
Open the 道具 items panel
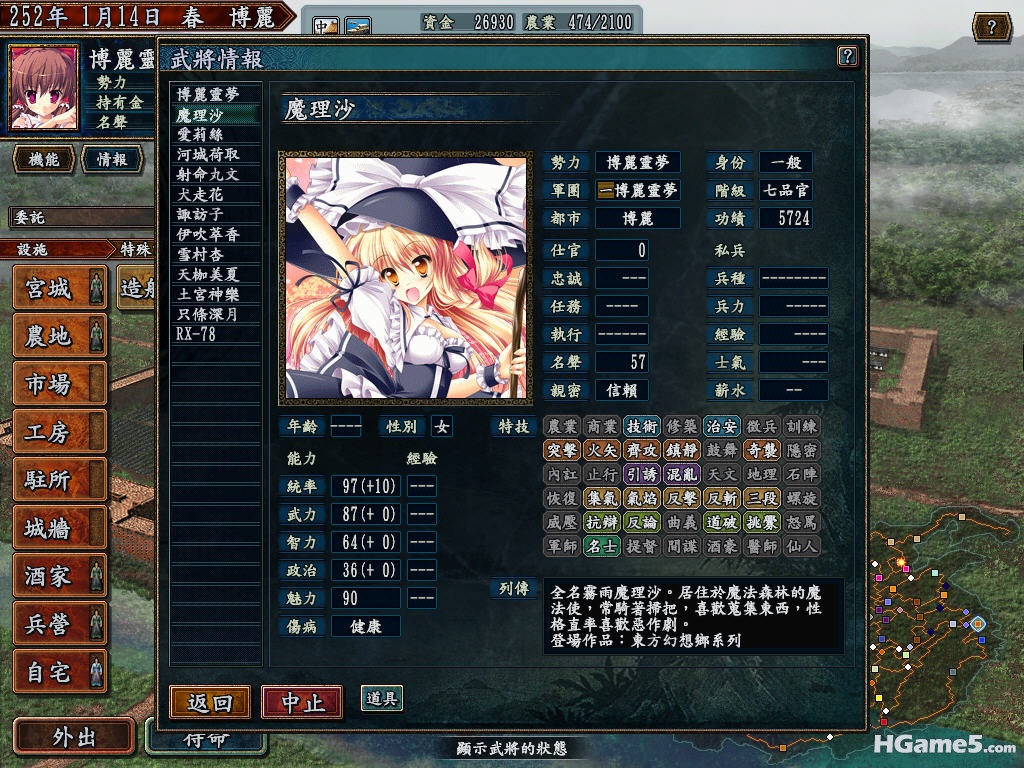pos(382,699)
